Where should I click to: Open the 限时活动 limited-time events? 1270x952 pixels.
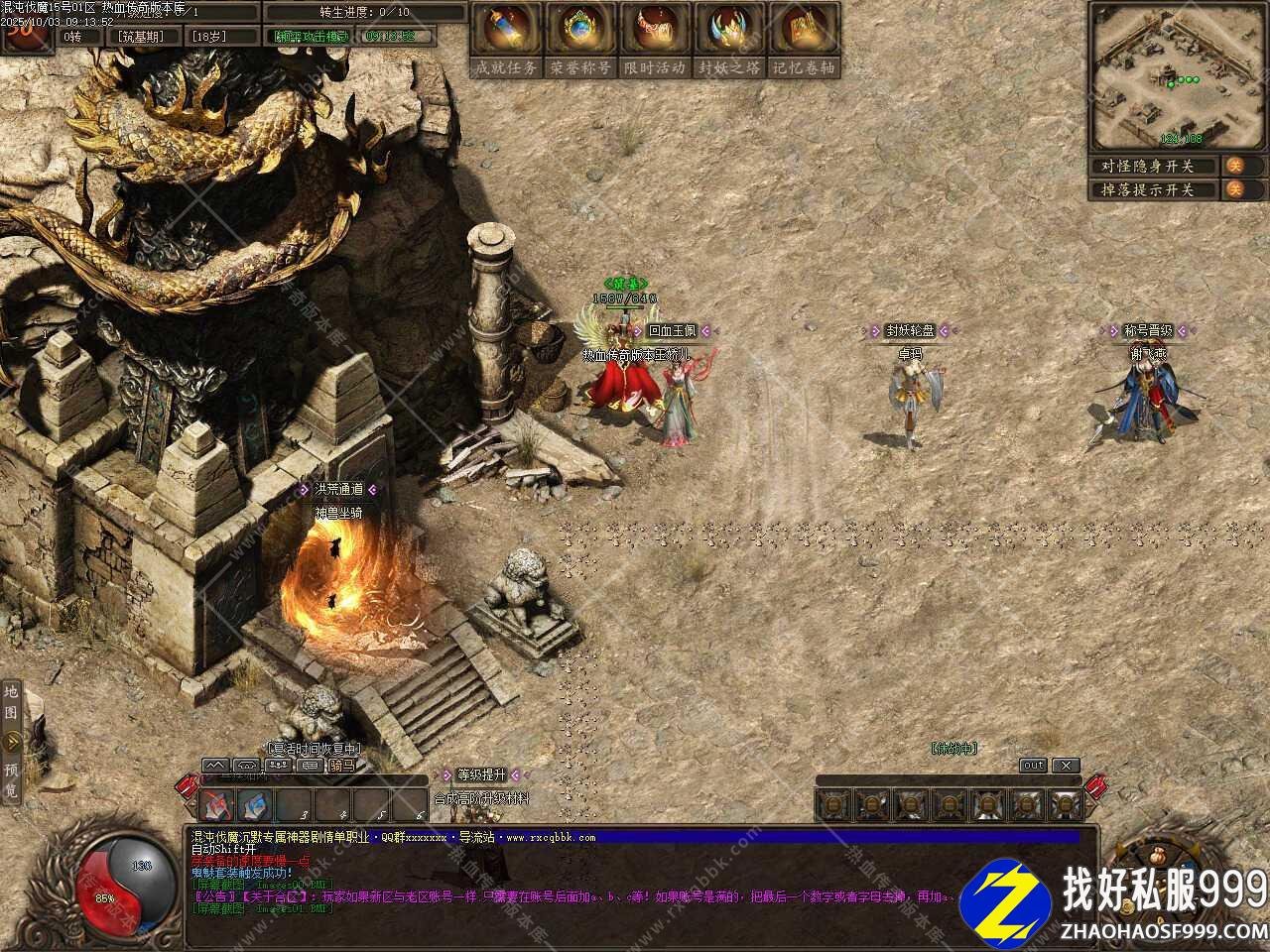[655, 40]
